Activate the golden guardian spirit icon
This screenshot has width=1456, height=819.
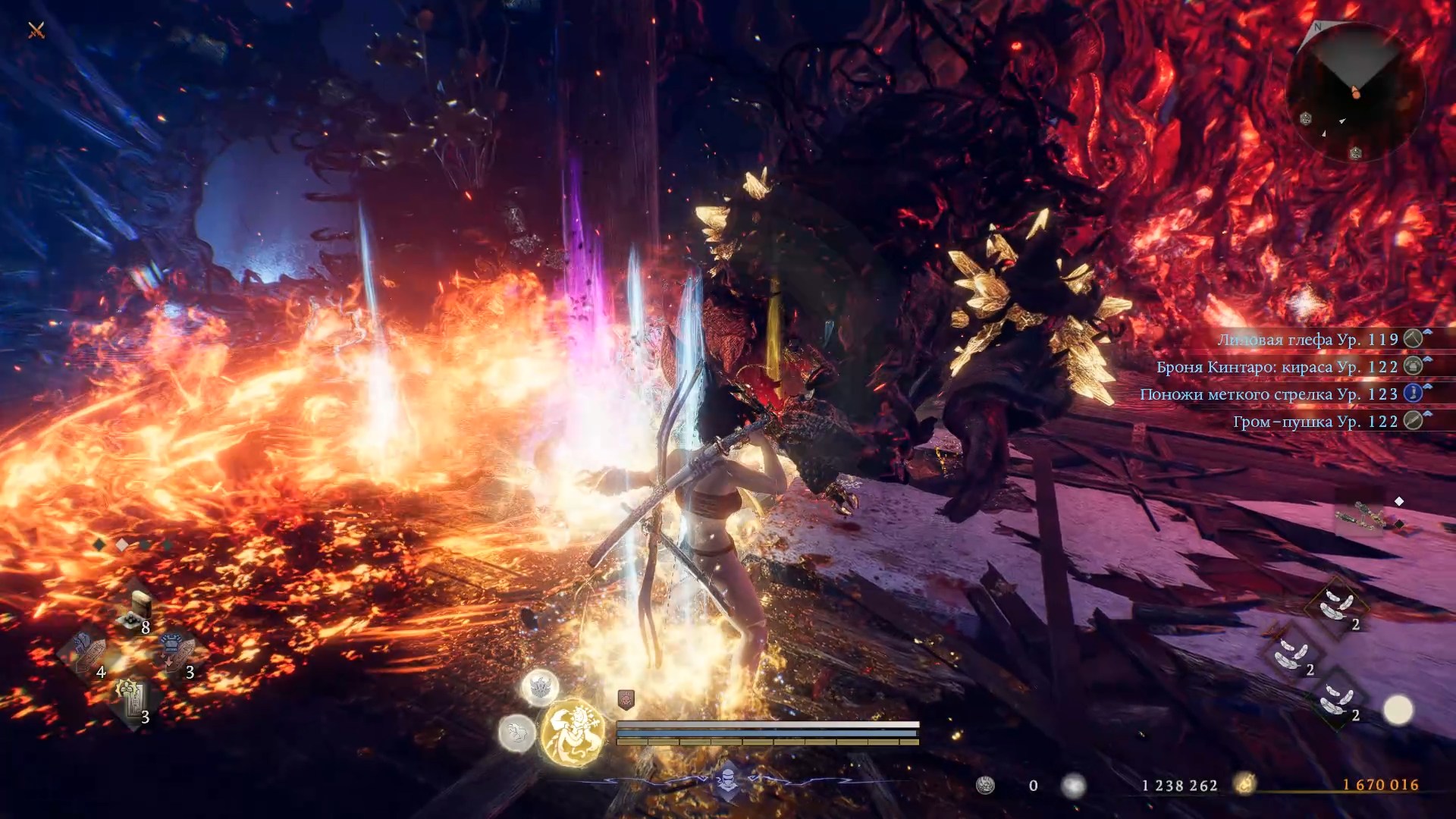point(573,732)
